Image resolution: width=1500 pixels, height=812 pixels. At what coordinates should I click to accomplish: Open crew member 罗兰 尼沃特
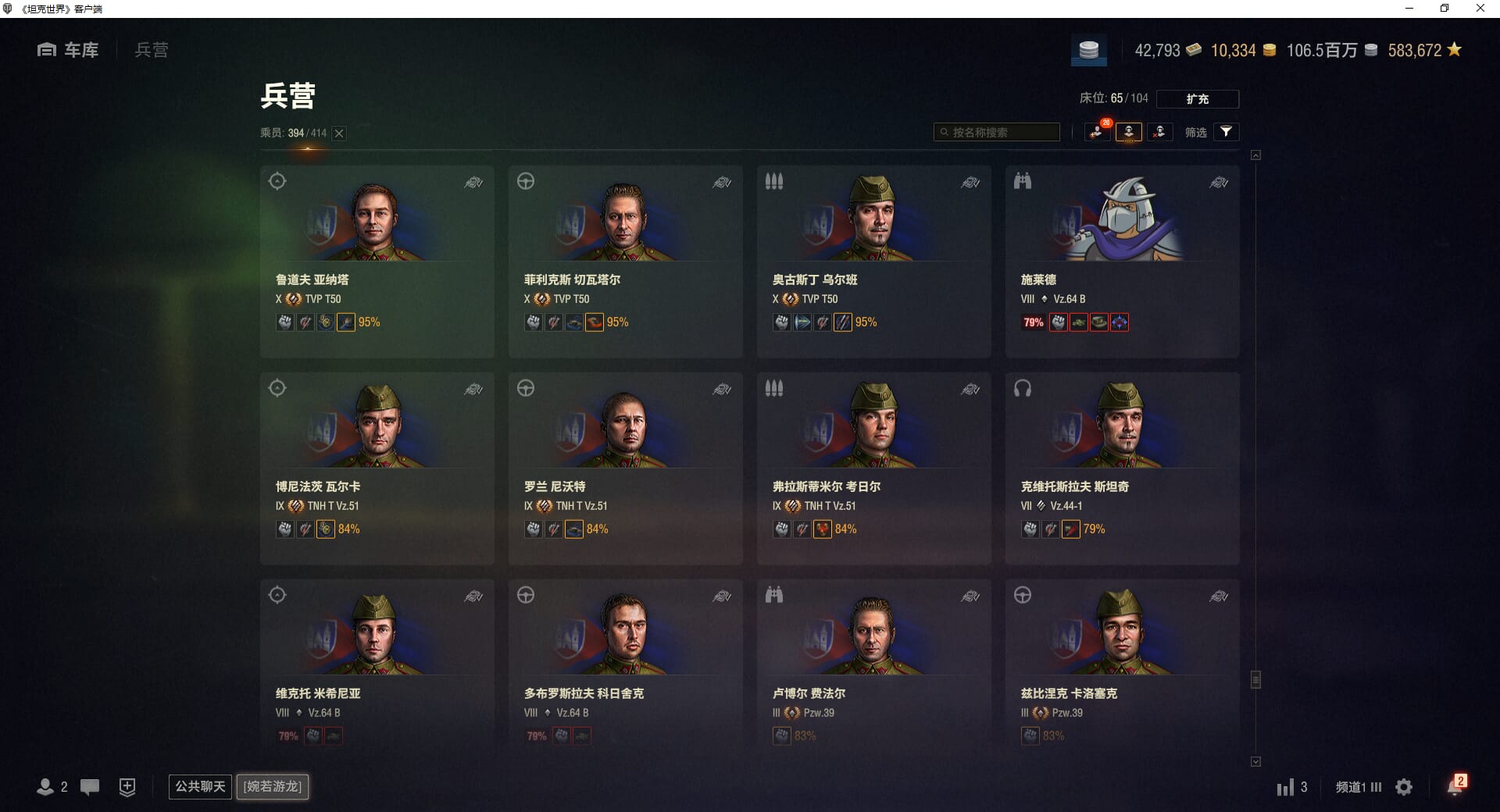coord(625,468)
